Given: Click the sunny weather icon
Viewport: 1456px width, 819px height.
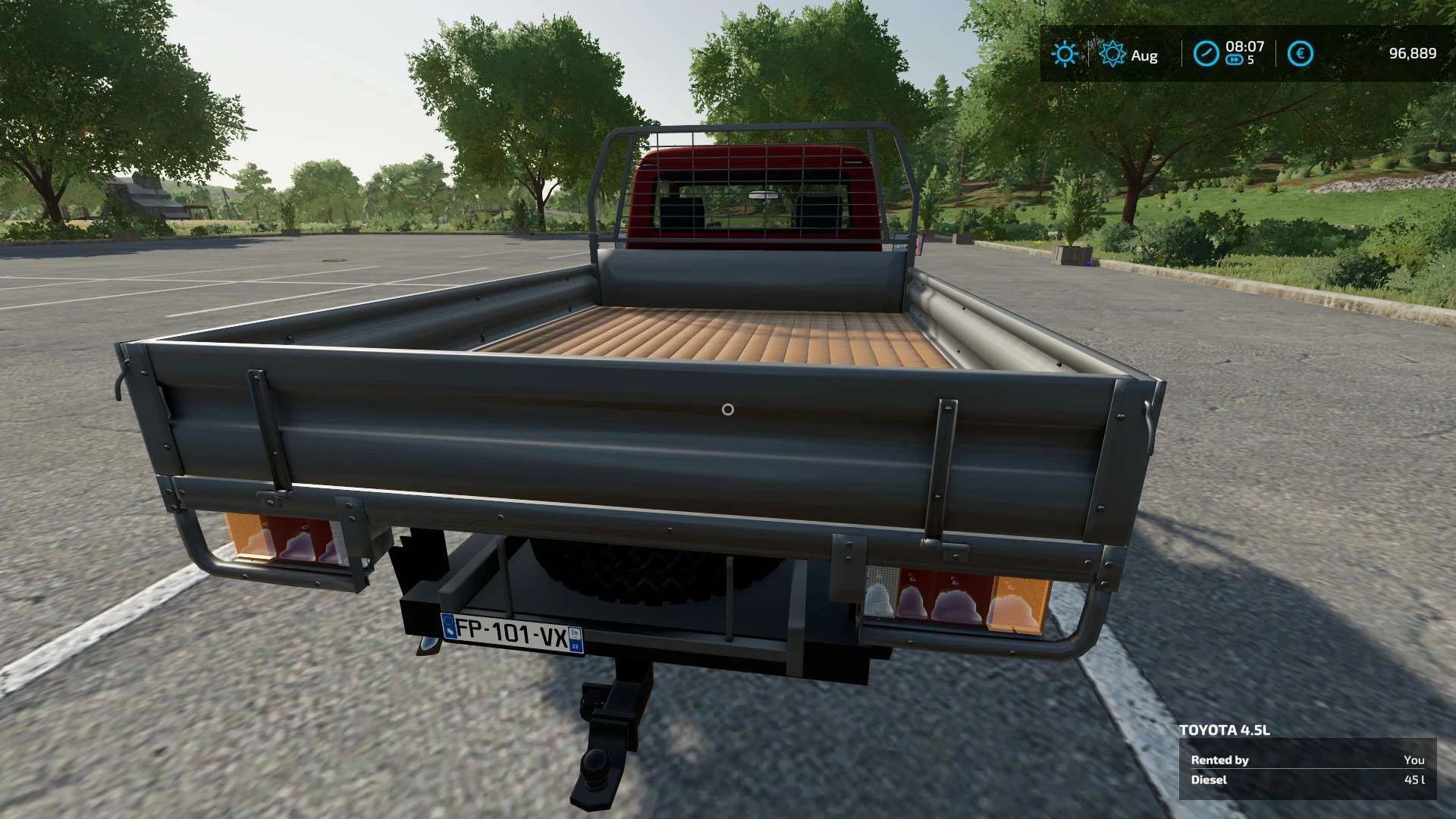Looking at the screenshot, I should (1064, 54).
